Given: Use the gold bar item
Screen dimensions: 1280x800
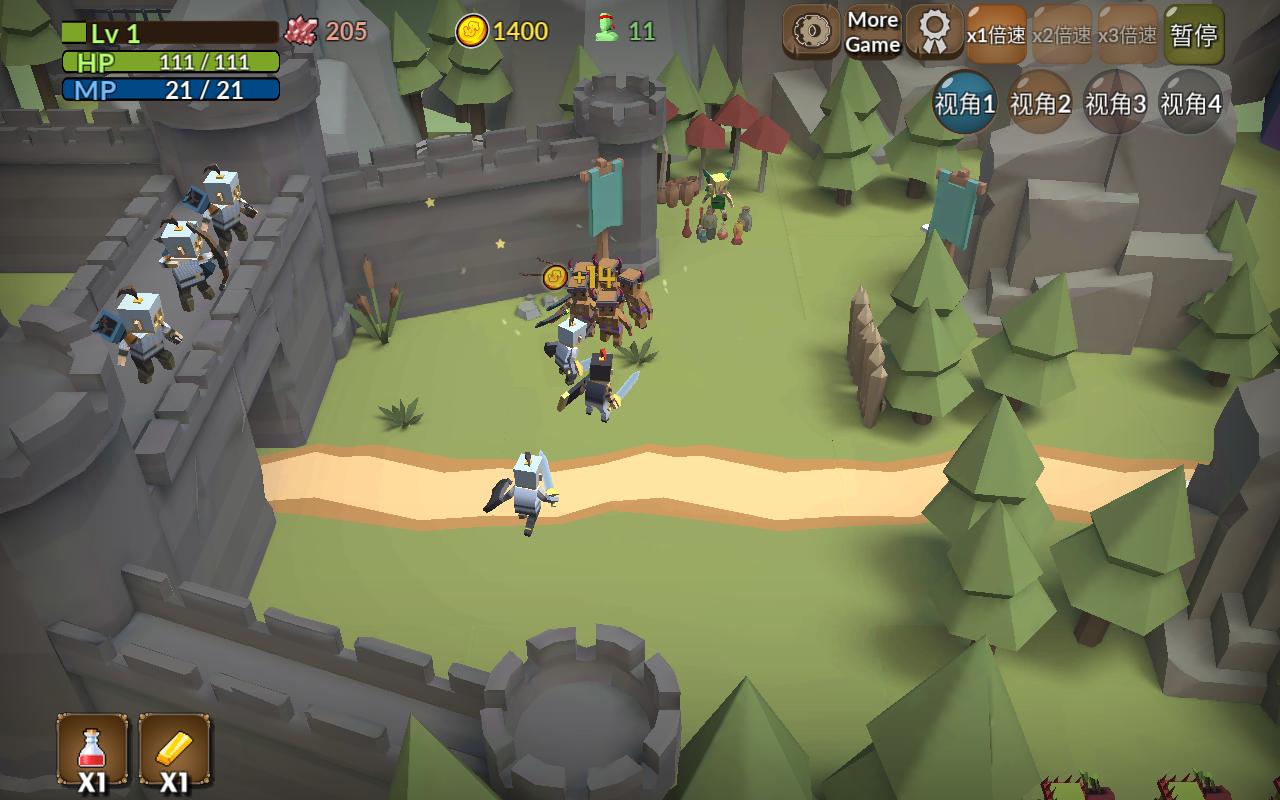Looking at the screenshot, I should tap(174, 750).
